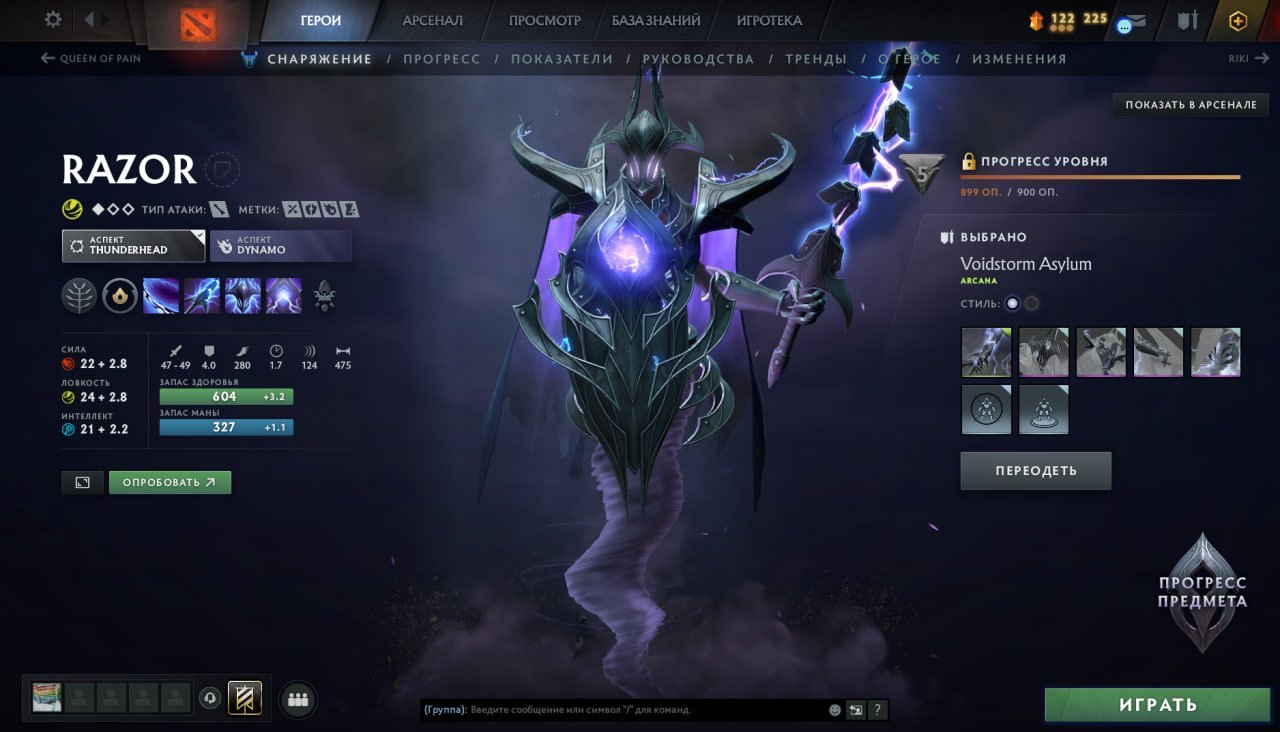Select the second style radio button
The width and height of the screenshot is (1280, 732).
click(1031, 303)
